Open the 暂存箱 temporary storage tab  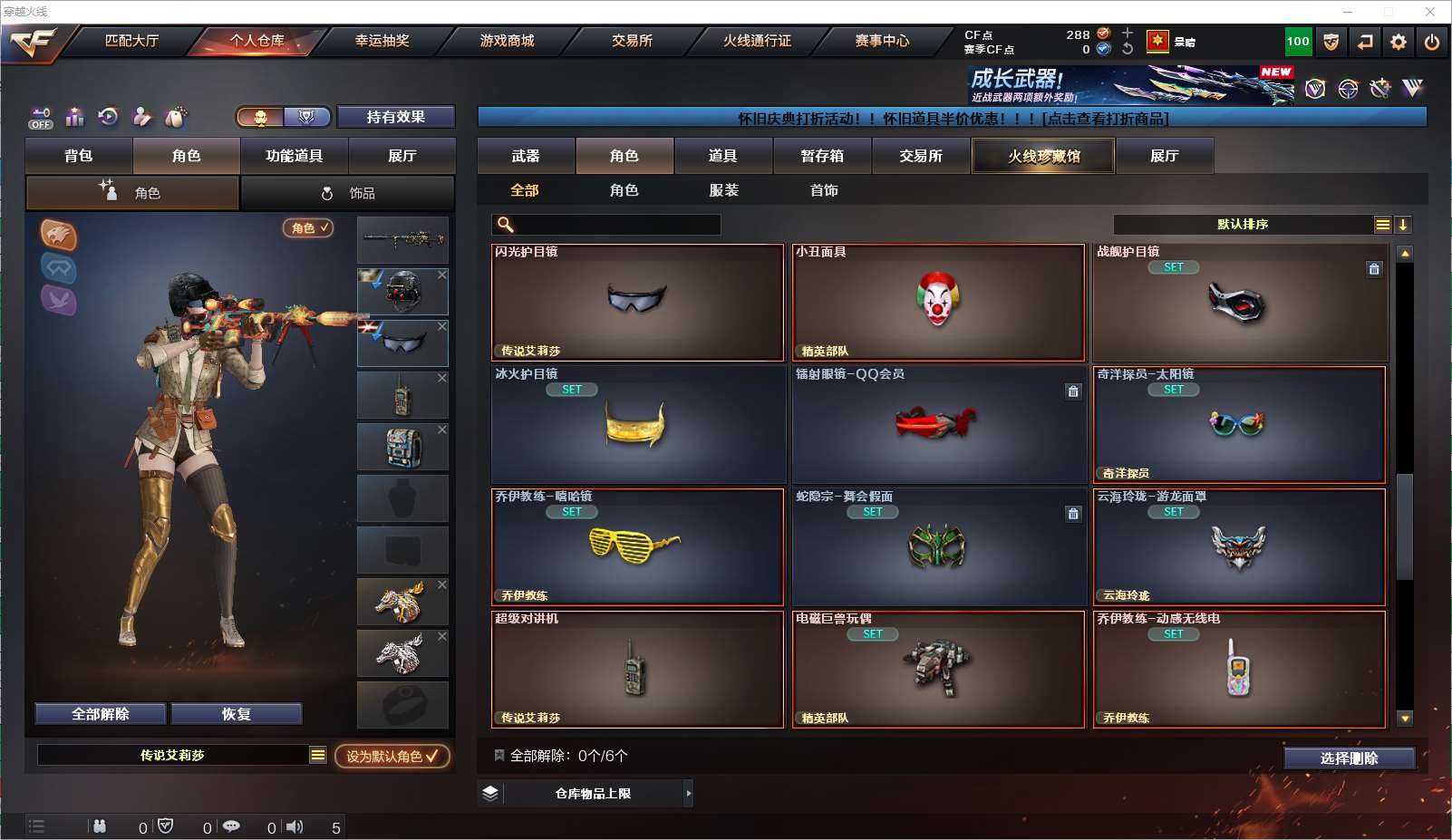822,156
